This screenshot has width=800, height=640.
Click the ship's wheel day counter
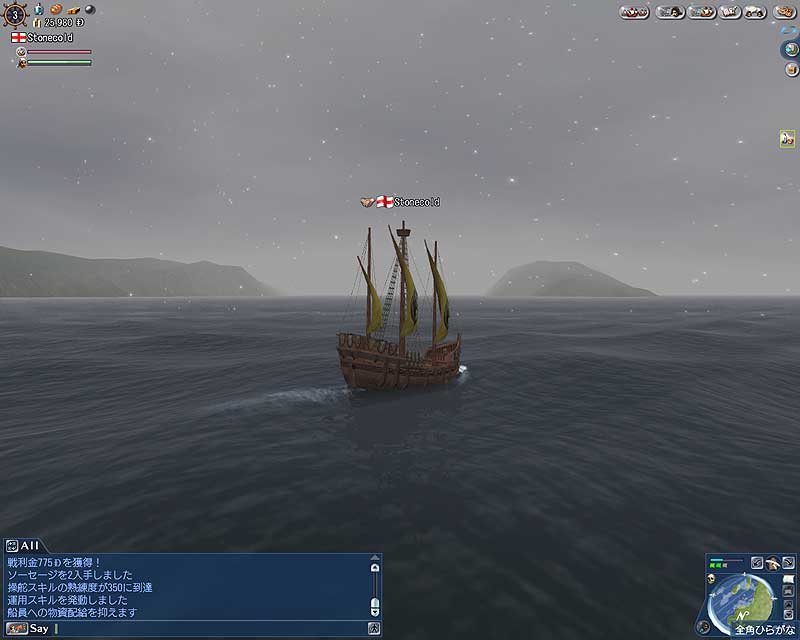(15, 13)
